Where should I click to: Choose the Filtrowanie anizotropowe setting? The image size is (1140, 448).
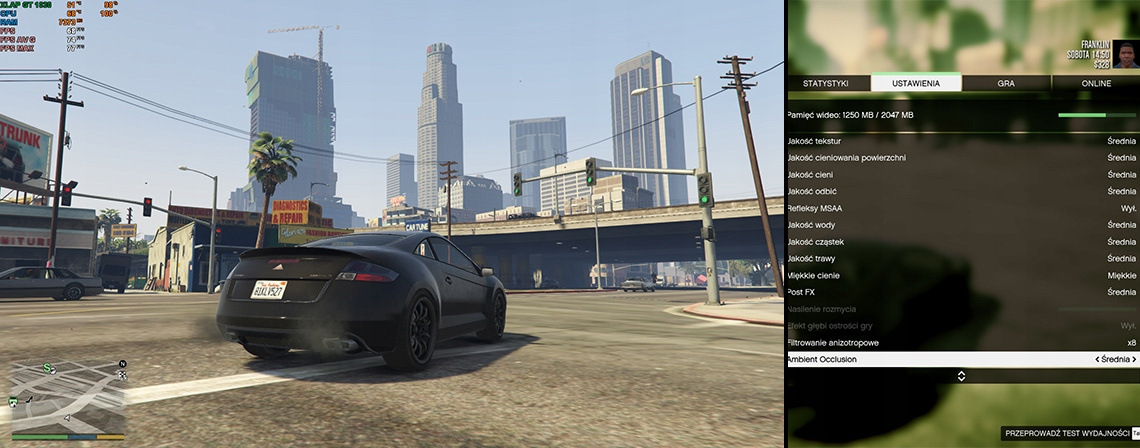962,343
